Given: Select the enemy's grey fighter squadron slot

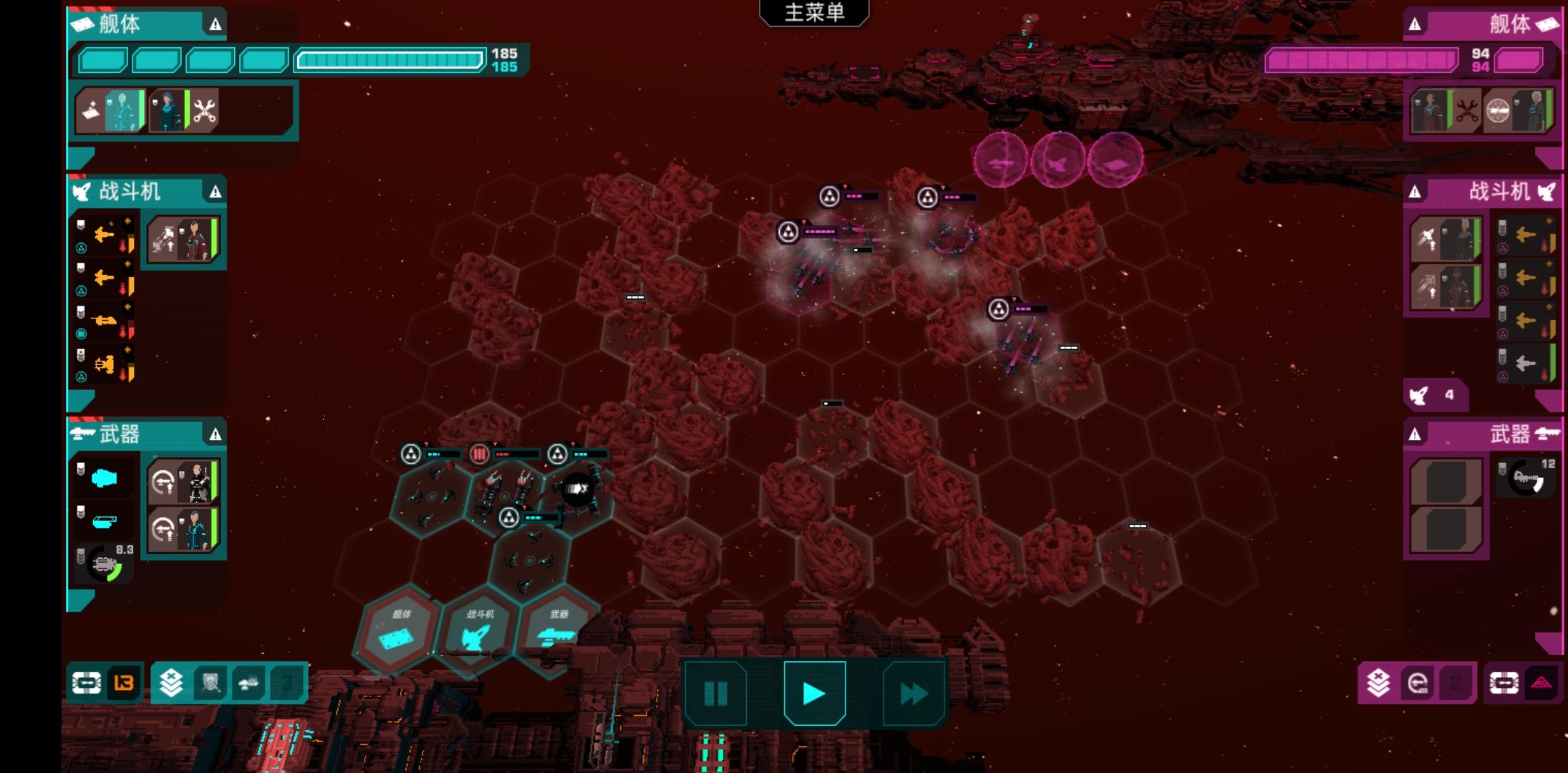Looking at the screenshot, I should click(1526, 364).
